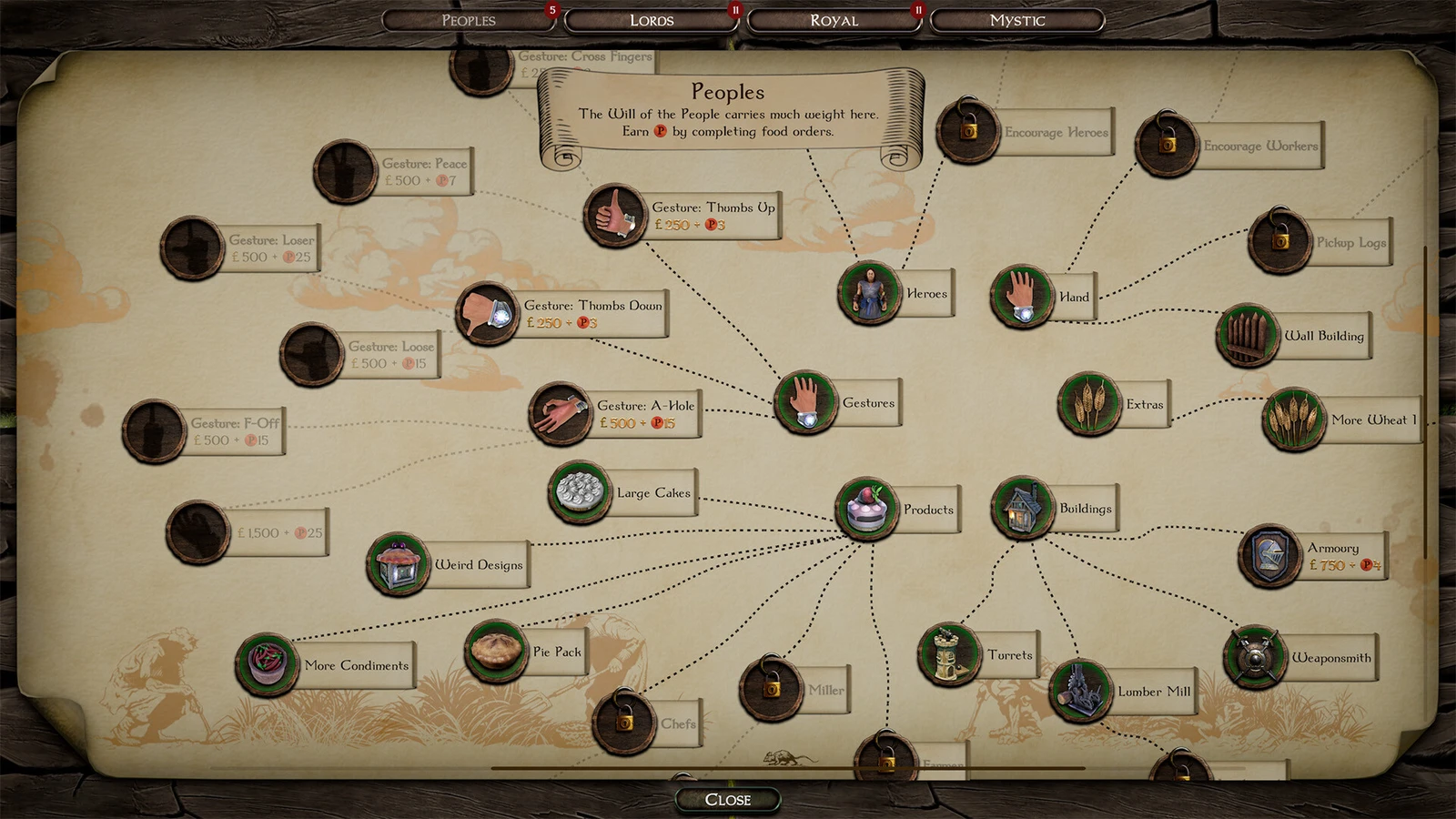The image size is (1456, 819).
Task: Choose the Heroes node
Action: click(870, 293)
